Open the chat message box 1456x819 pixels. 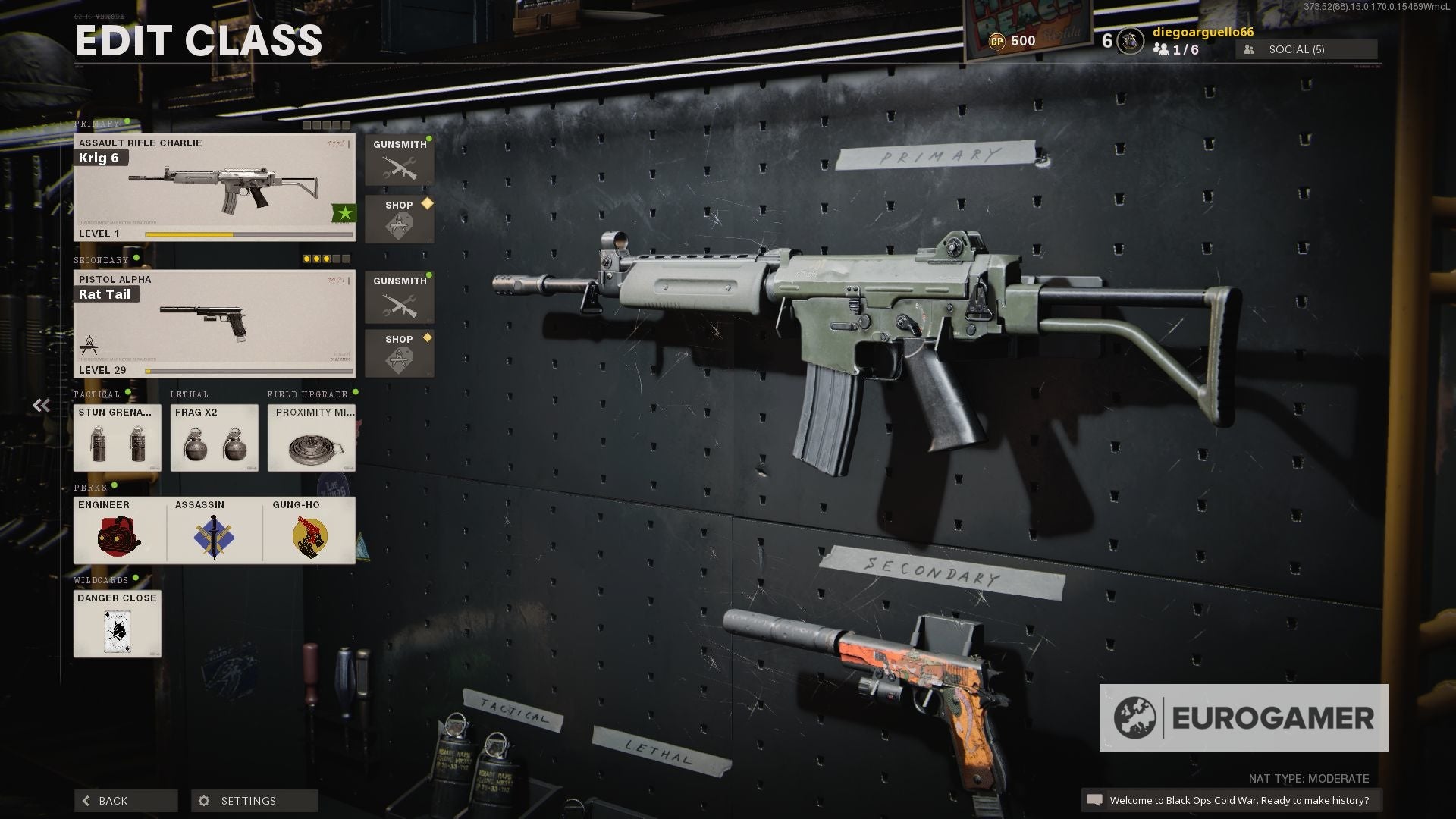[x=1230, y=800]
